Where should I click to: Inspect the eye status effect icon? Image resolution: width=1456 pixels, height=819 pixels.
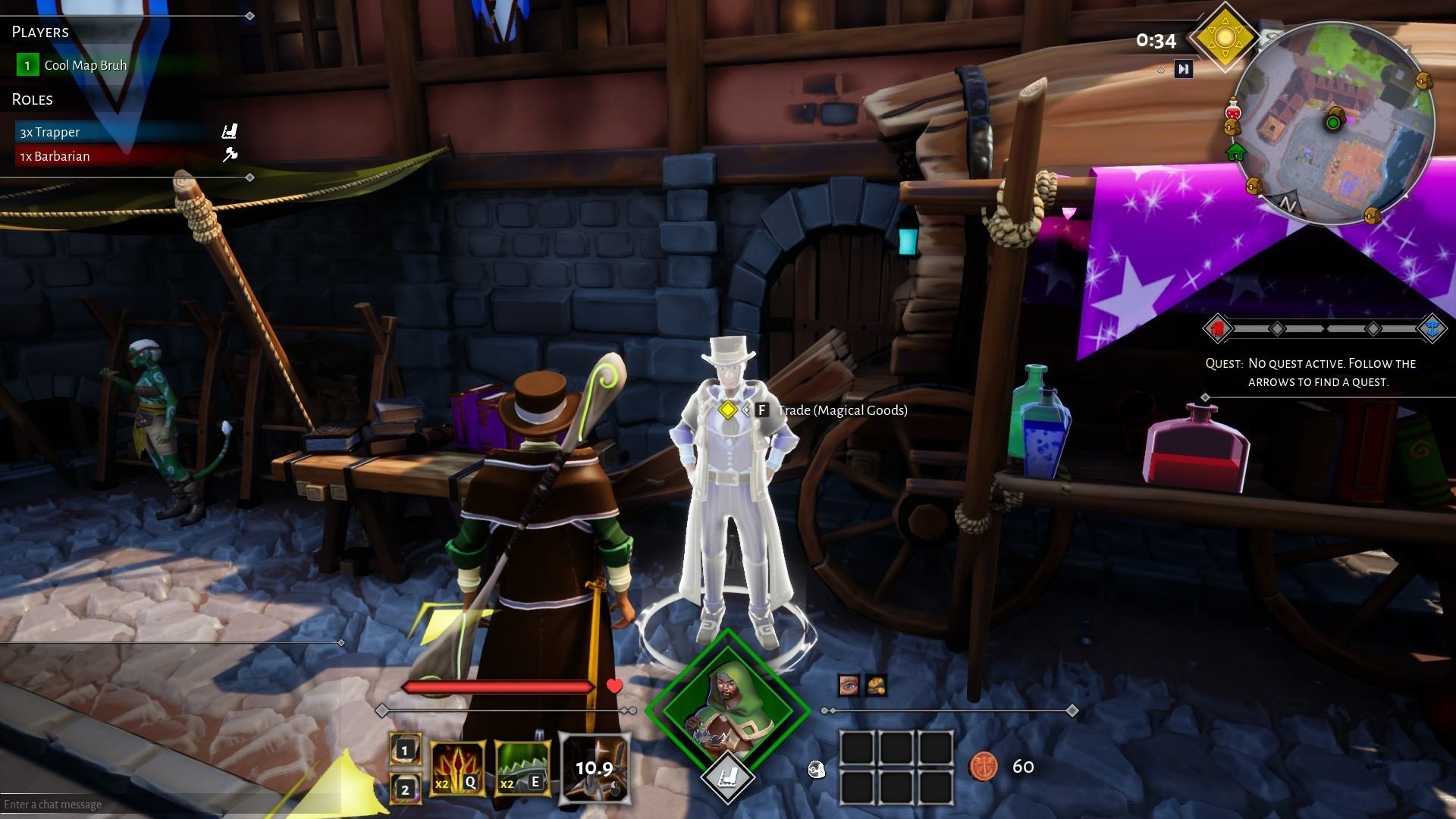coord(849,686)
